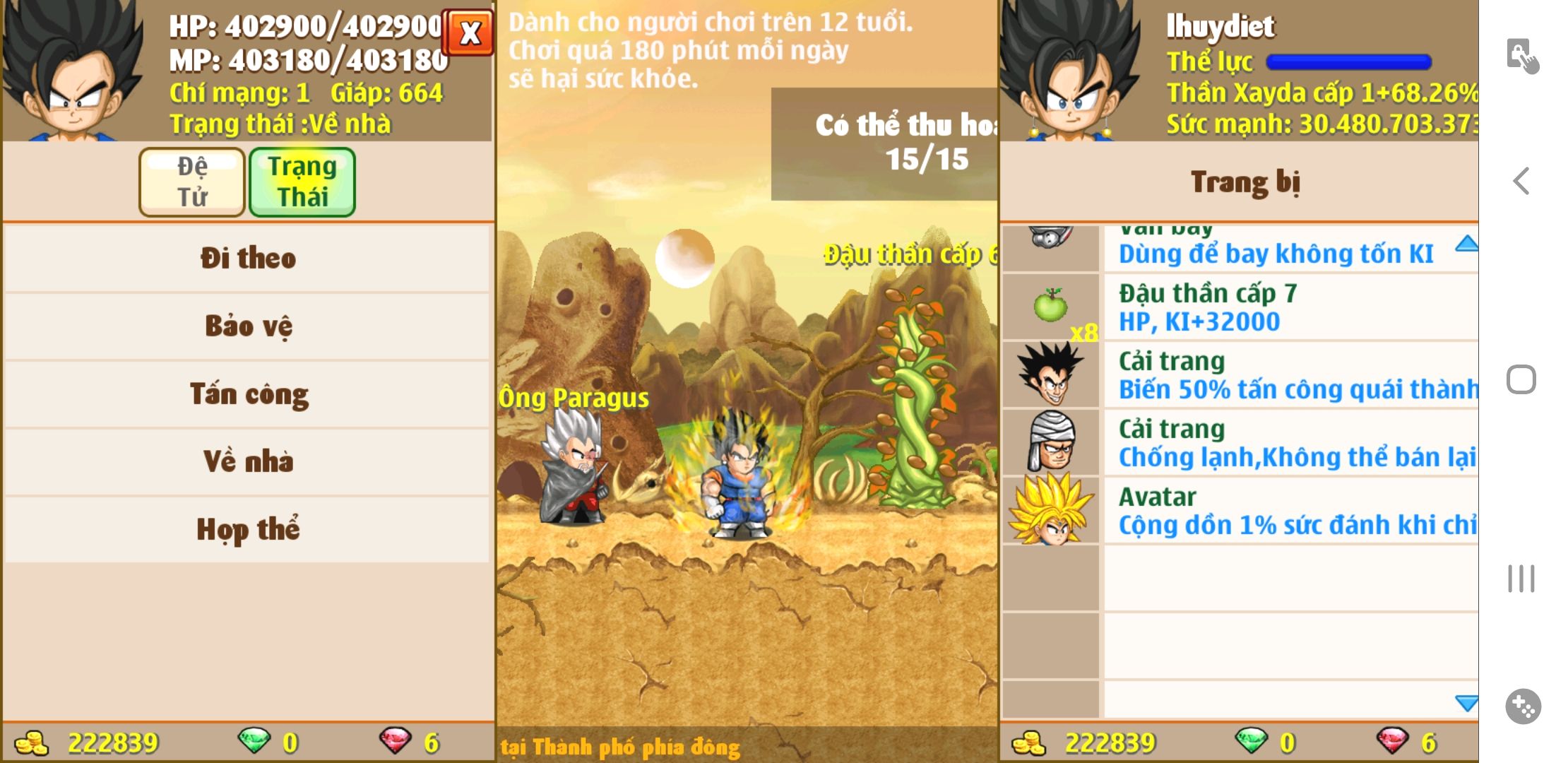Image resolution: width=1568 pixels, height=763 pixels.
Task: Open the Trang bị header
Action: (1245, 182)
